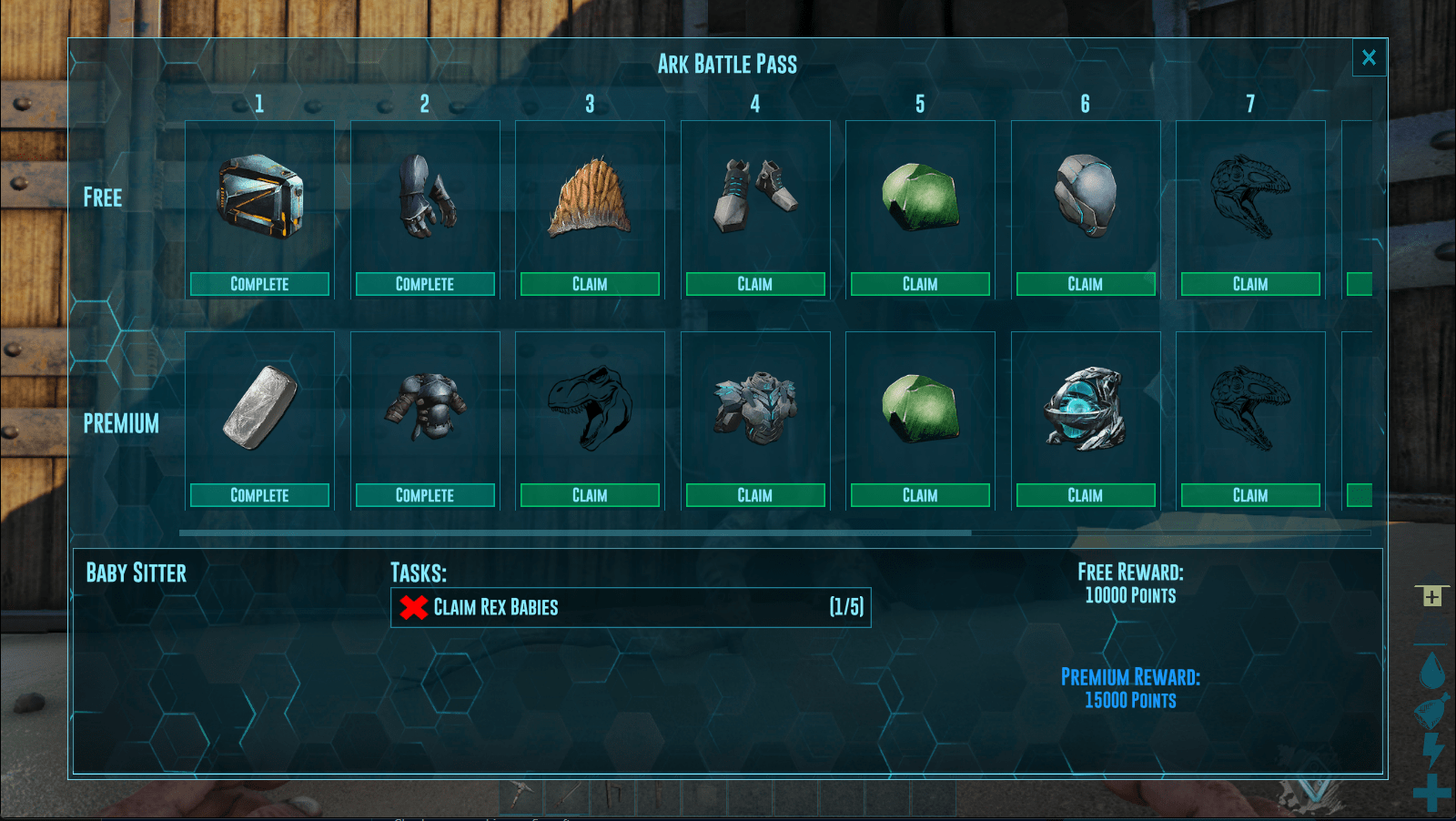Claim the free tier 3 reward
This screenshot has height=821, width=1456.
[590, 284]
